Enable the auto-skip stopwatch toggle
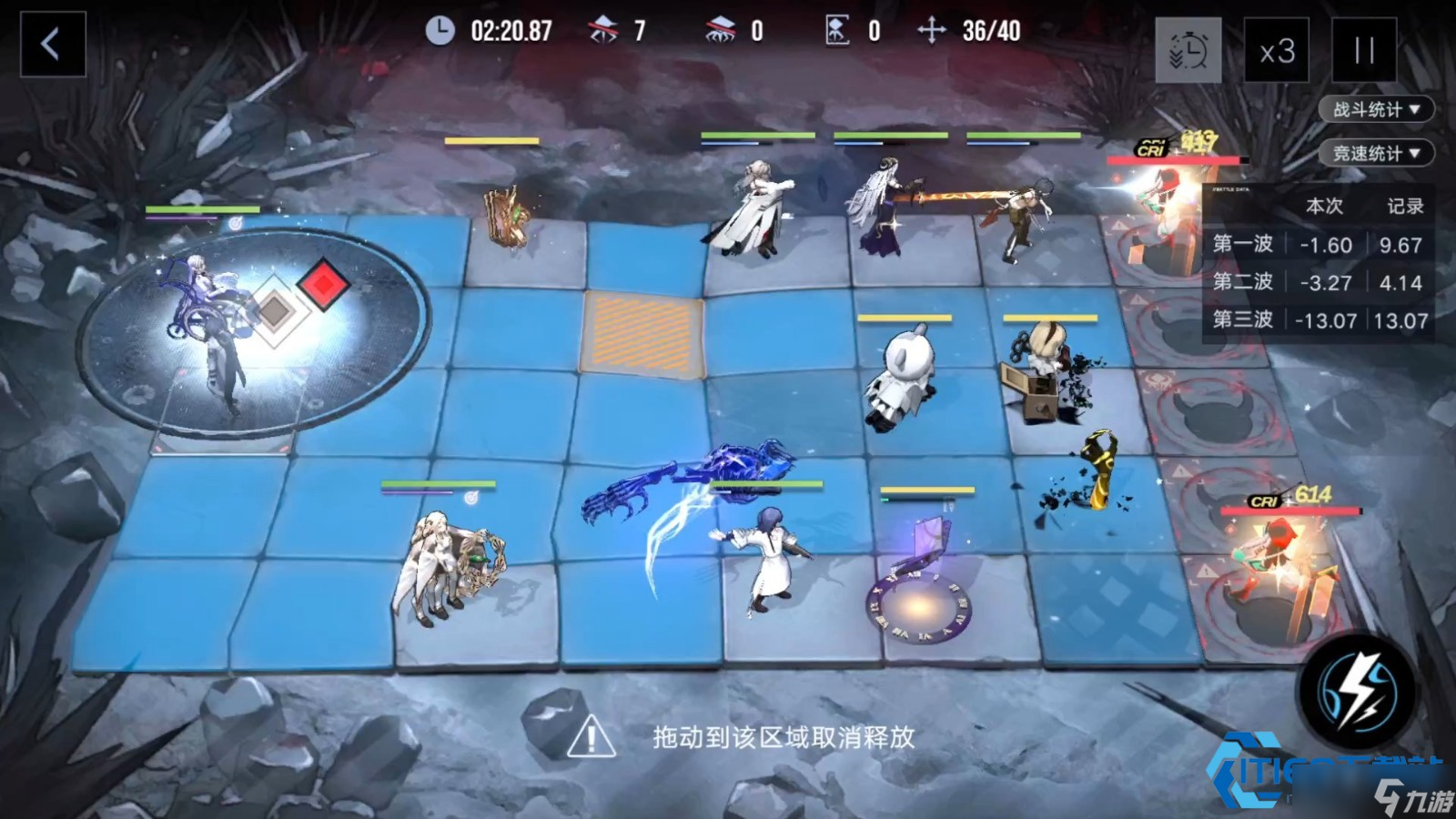The image size is (1456, 819). click(x=1188, y=51)
